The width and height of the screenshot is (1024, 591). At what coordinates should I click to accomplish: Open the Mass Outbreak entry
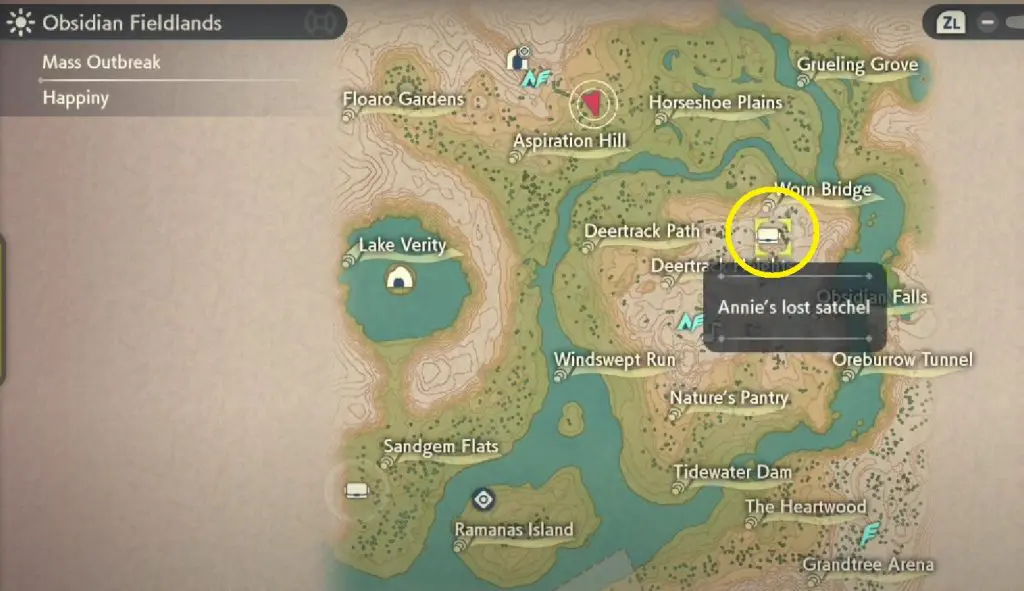(101, 62)
